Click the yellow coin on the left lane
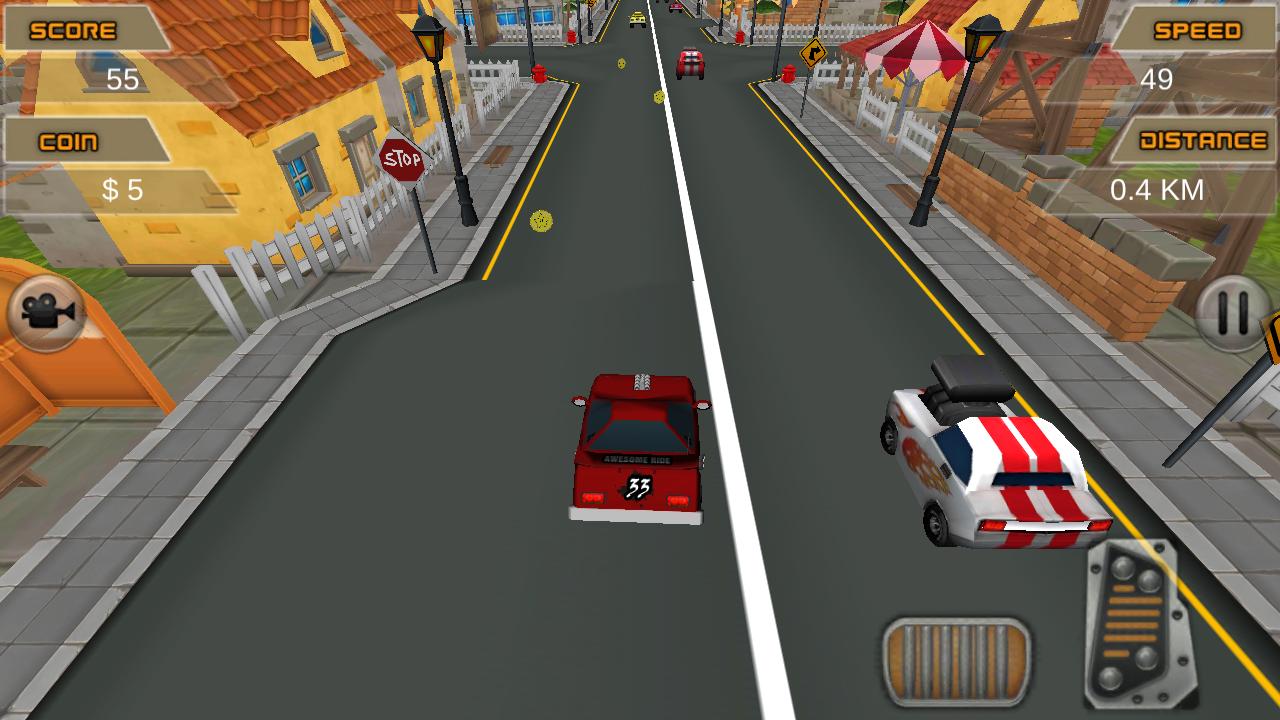Image resolution: width=1280 pixels, height=720 pixels. pyautogui.click(x=541, y=218)
